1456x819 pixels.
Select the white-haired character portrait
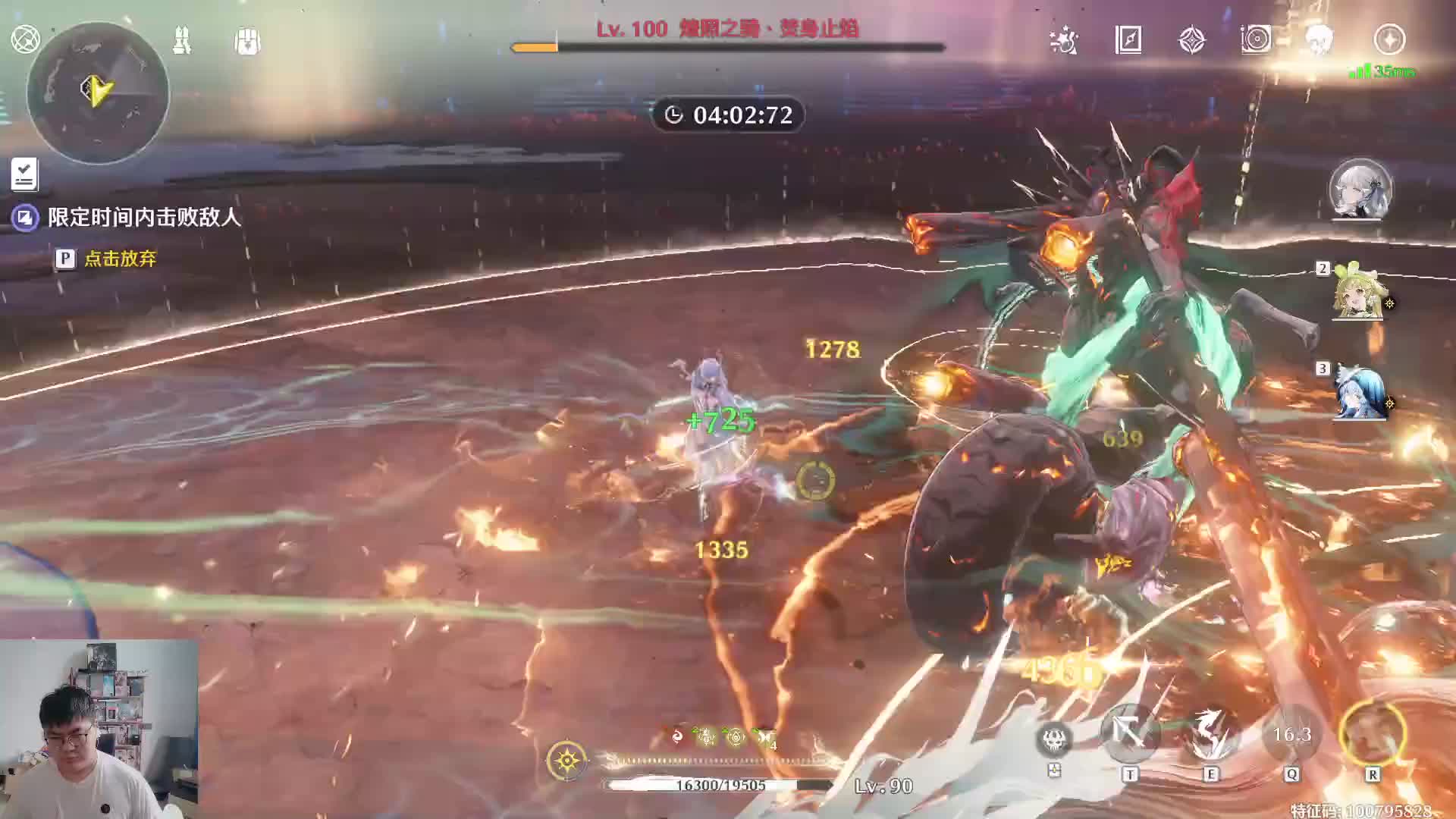click(x=1360, y=190)
